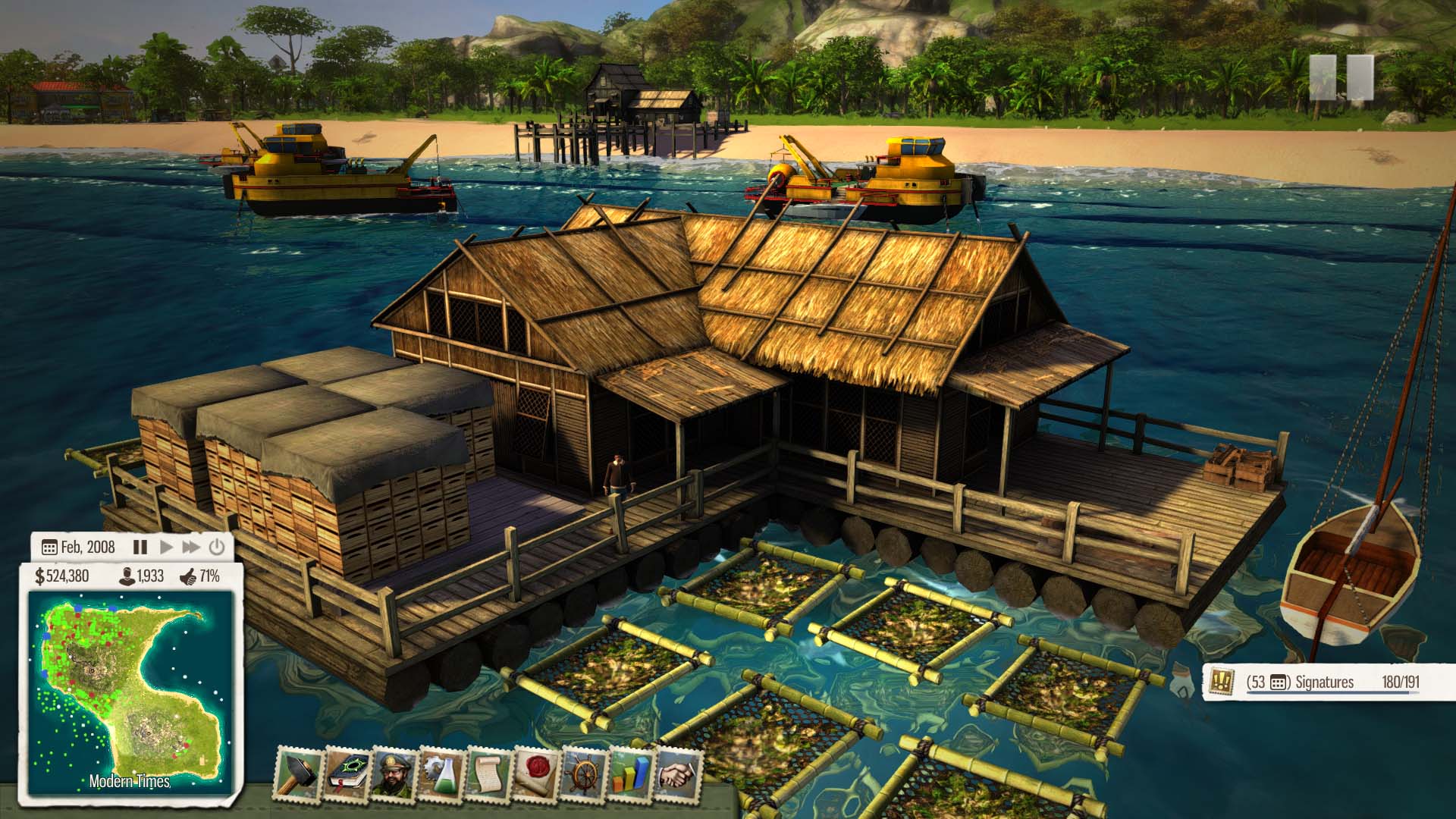The image size is (1456, 819).
Task: Click the island minimap
Action: tap(129, 690)
